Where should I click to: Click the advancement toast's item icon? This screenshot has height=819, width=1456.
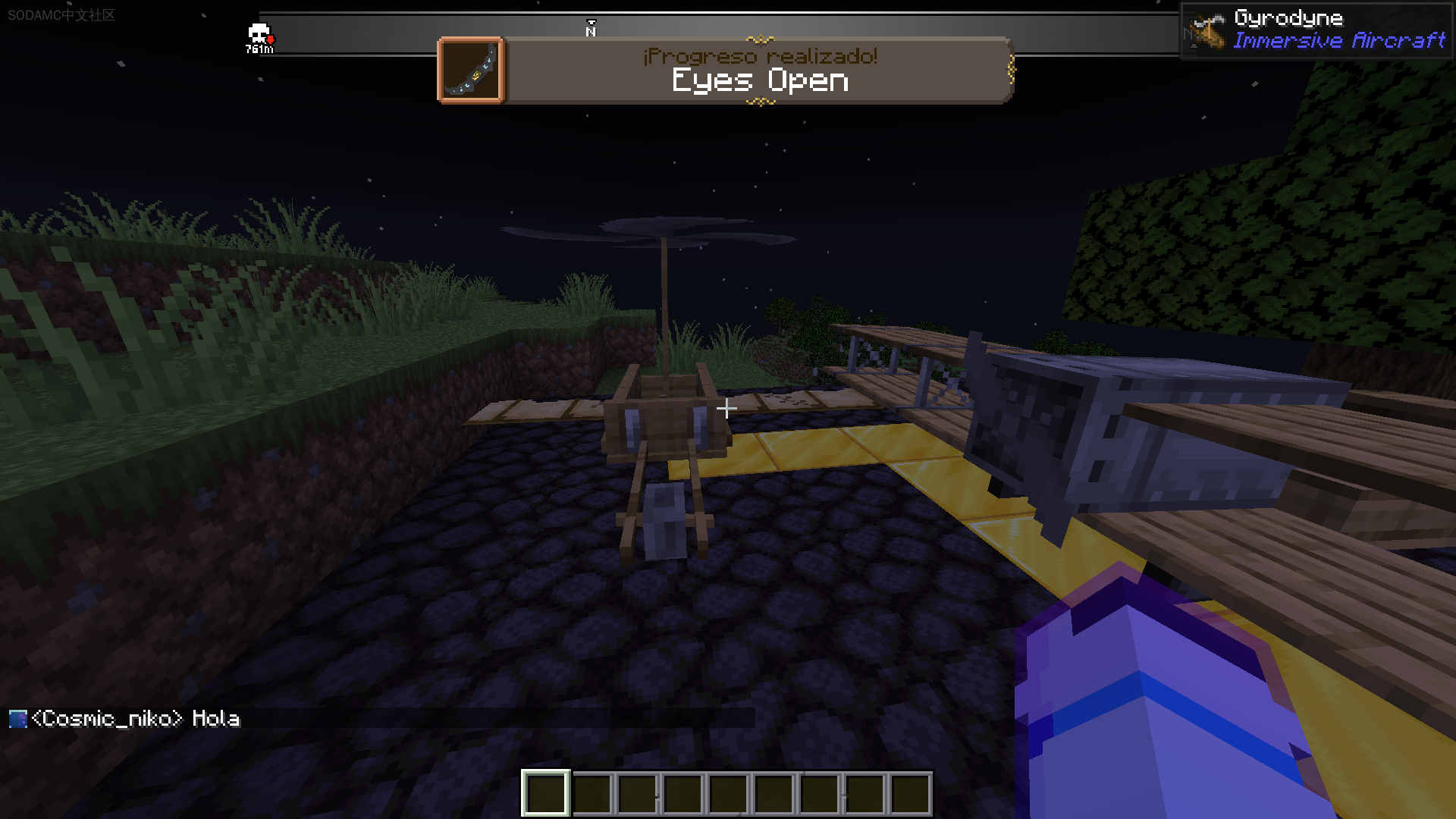(471, 70)
